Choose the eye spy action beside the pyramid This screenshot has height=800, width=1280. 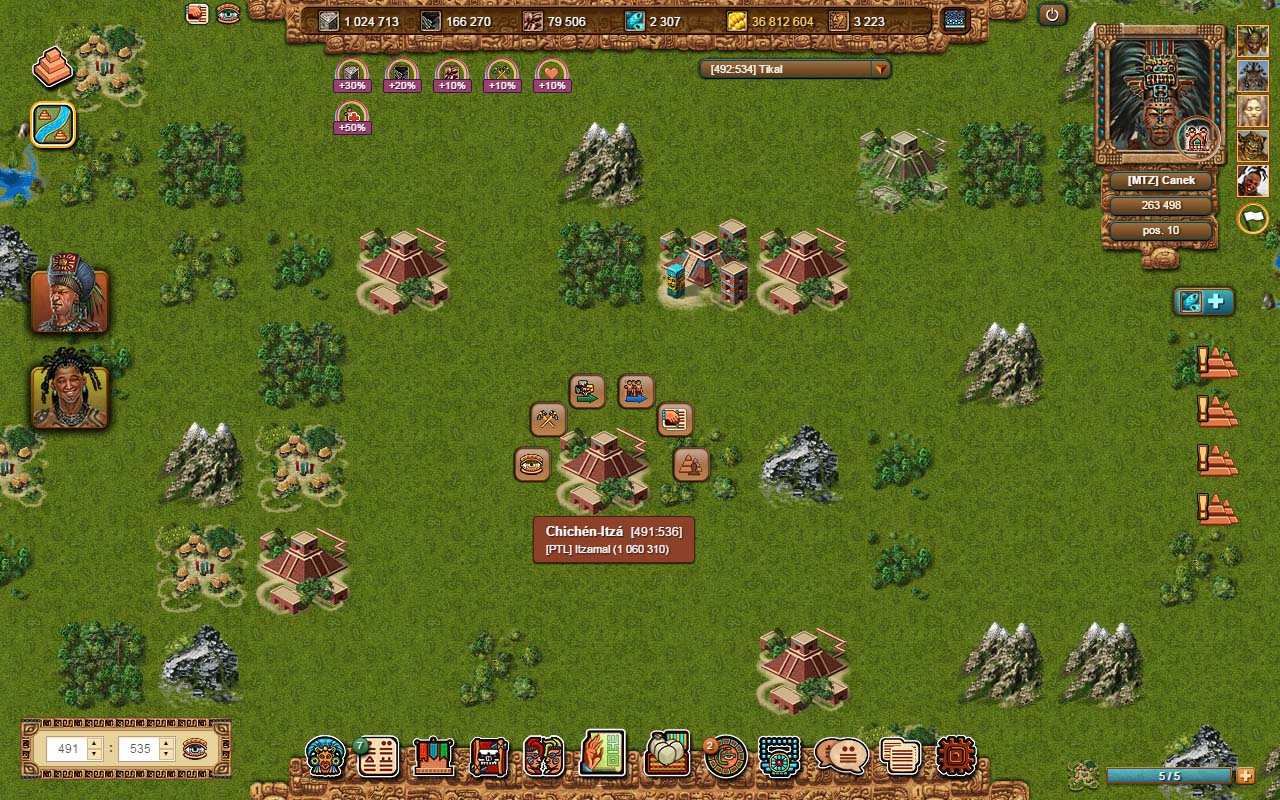[x=532, y=465]
